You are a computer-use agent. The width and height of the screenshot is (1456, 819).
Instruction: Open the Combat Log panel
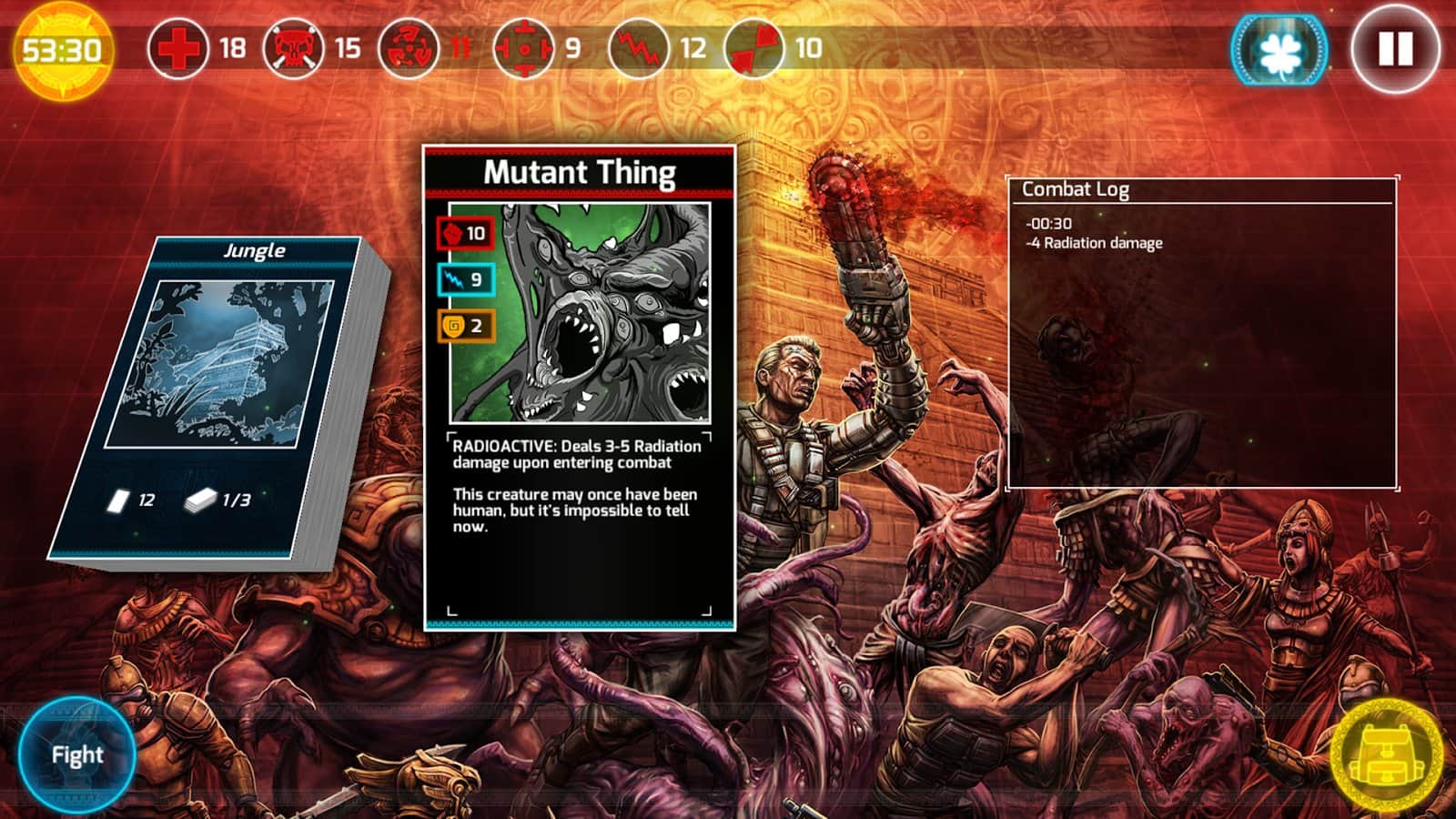[1201, 333]
